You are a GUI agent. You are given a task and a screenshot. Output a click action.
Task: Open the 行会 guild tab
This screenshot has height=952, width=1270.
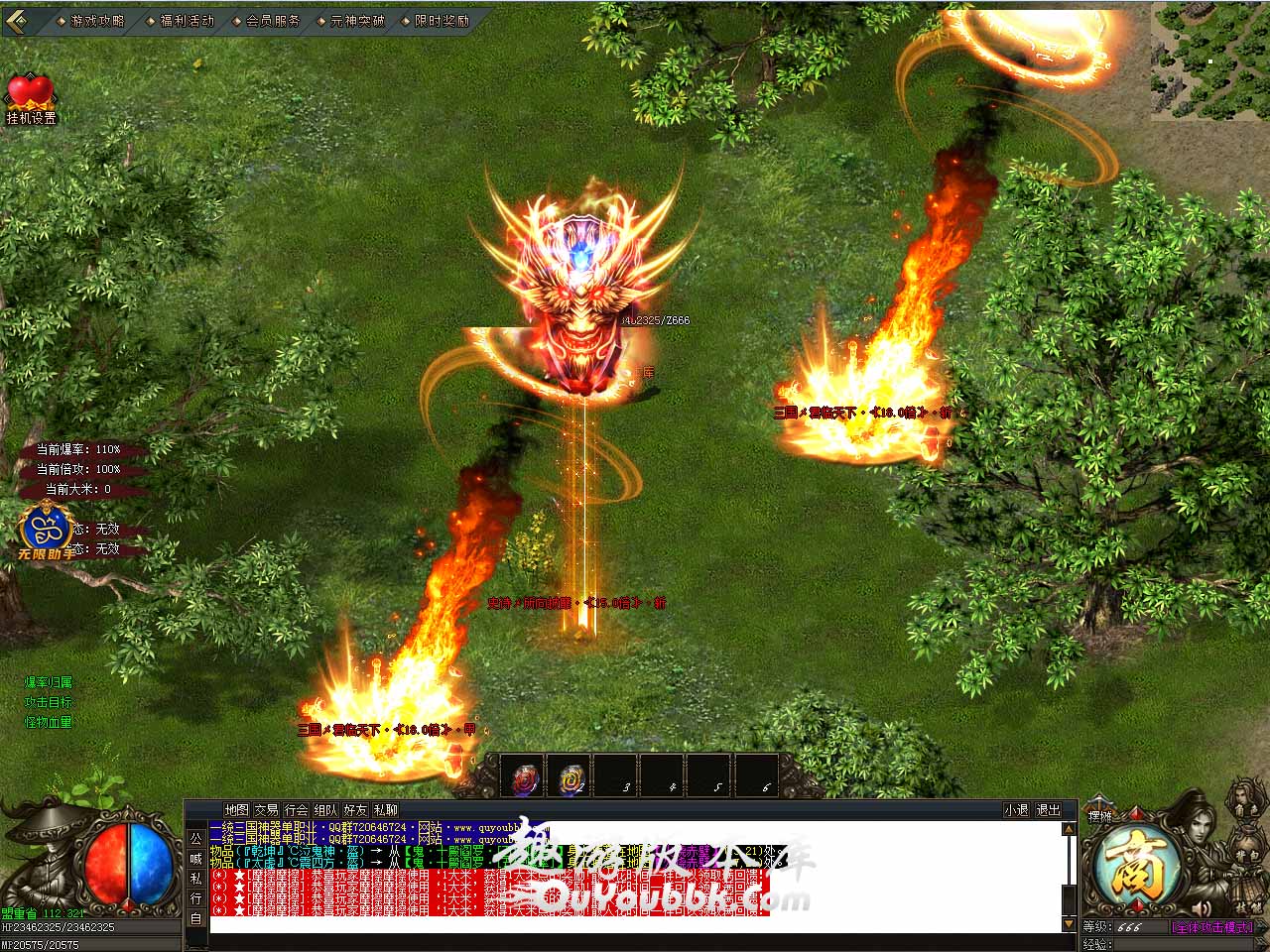[296, 810]
